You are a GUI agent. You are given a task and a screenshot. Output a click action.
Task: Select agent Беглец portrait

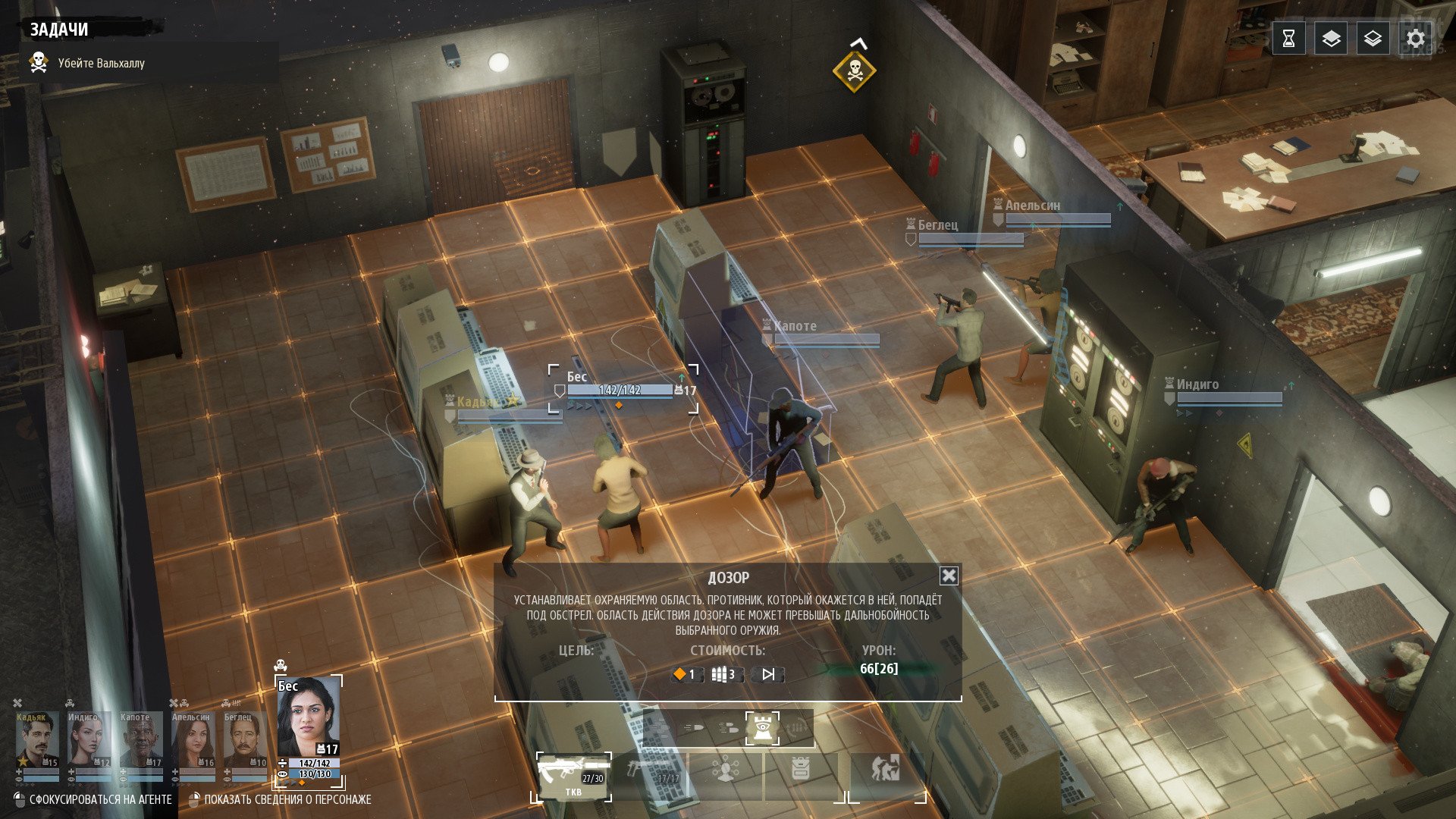coord(244,740)
